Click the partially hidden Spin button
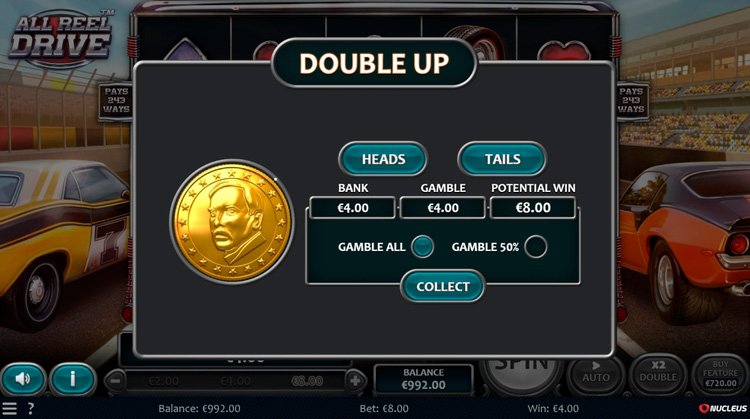Screen dimensions: 750x419 pyautogui.click(x=521, y=368)
